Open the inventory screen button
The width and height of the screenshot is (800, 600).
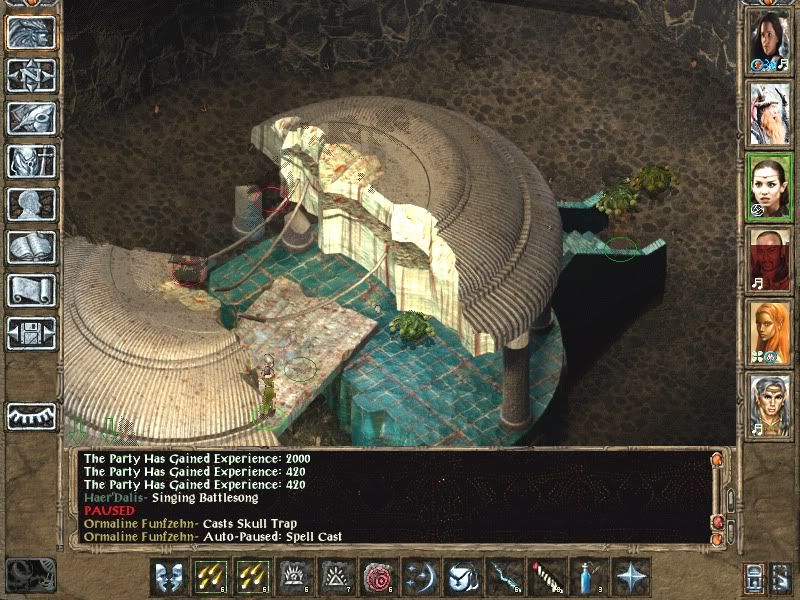point(31,161)
